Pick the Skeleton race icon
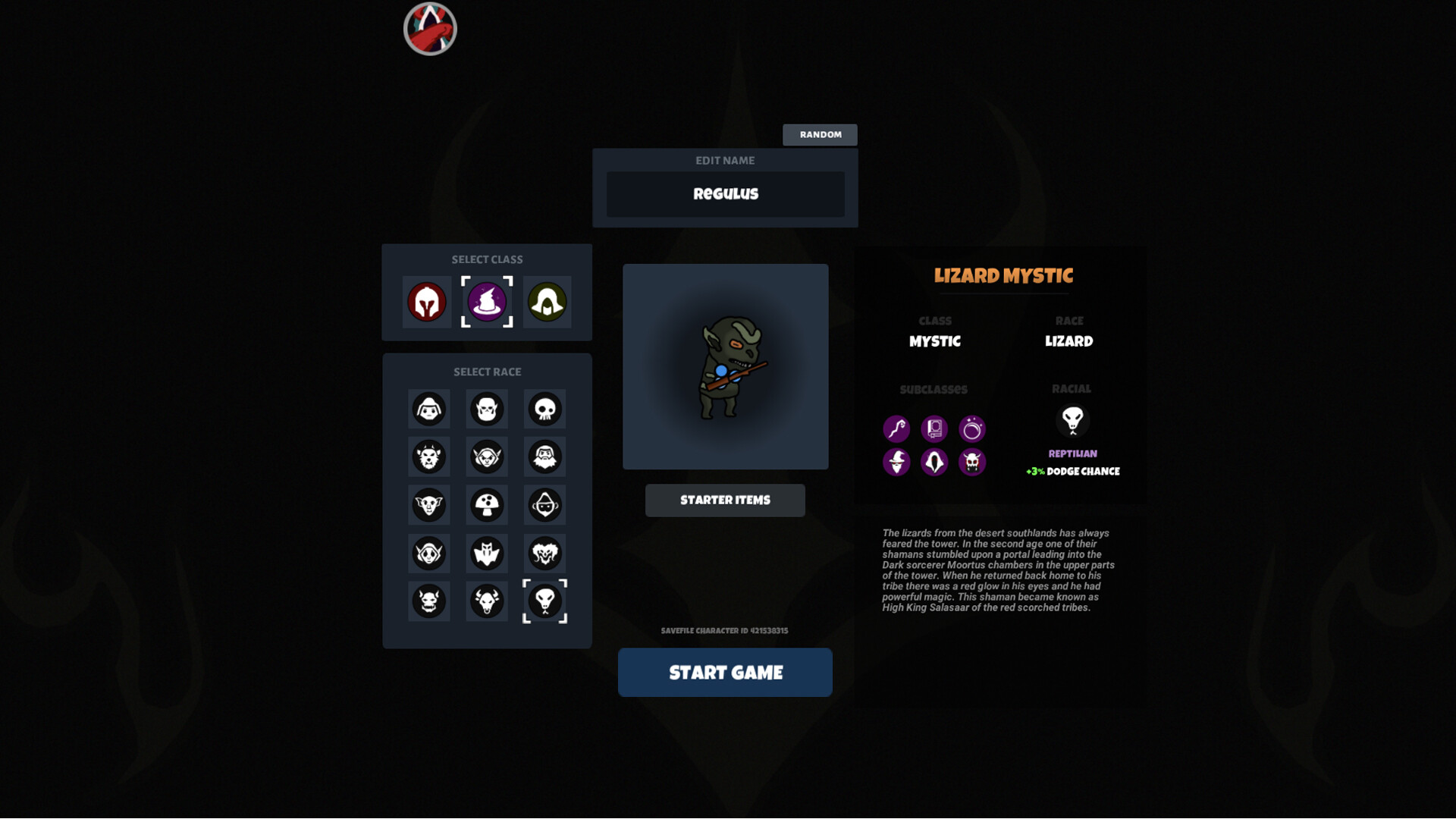The width and height of the screenshot is (1456, 819). (x=544, y=409)
